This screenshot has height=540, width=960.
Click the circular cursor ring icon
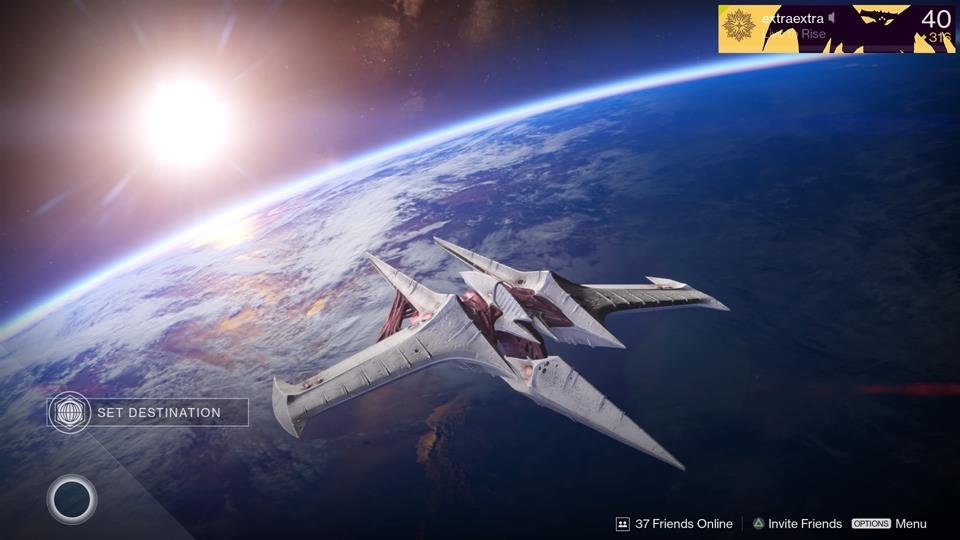pyautogui.click(x=72, y=499)
